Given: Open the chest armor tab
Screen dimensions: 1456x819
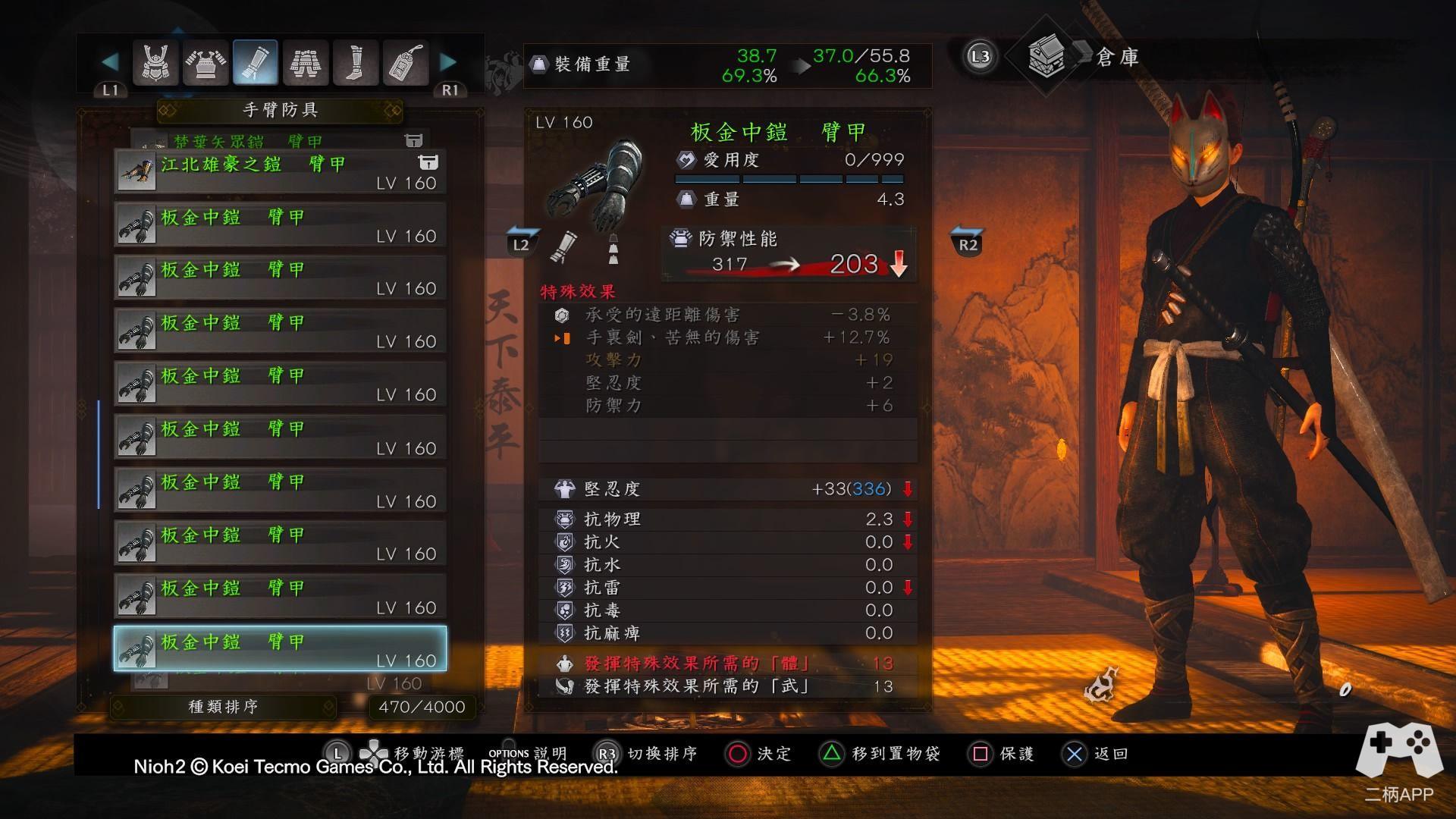Looking at the screenshot, I should [x=206, y=62].
